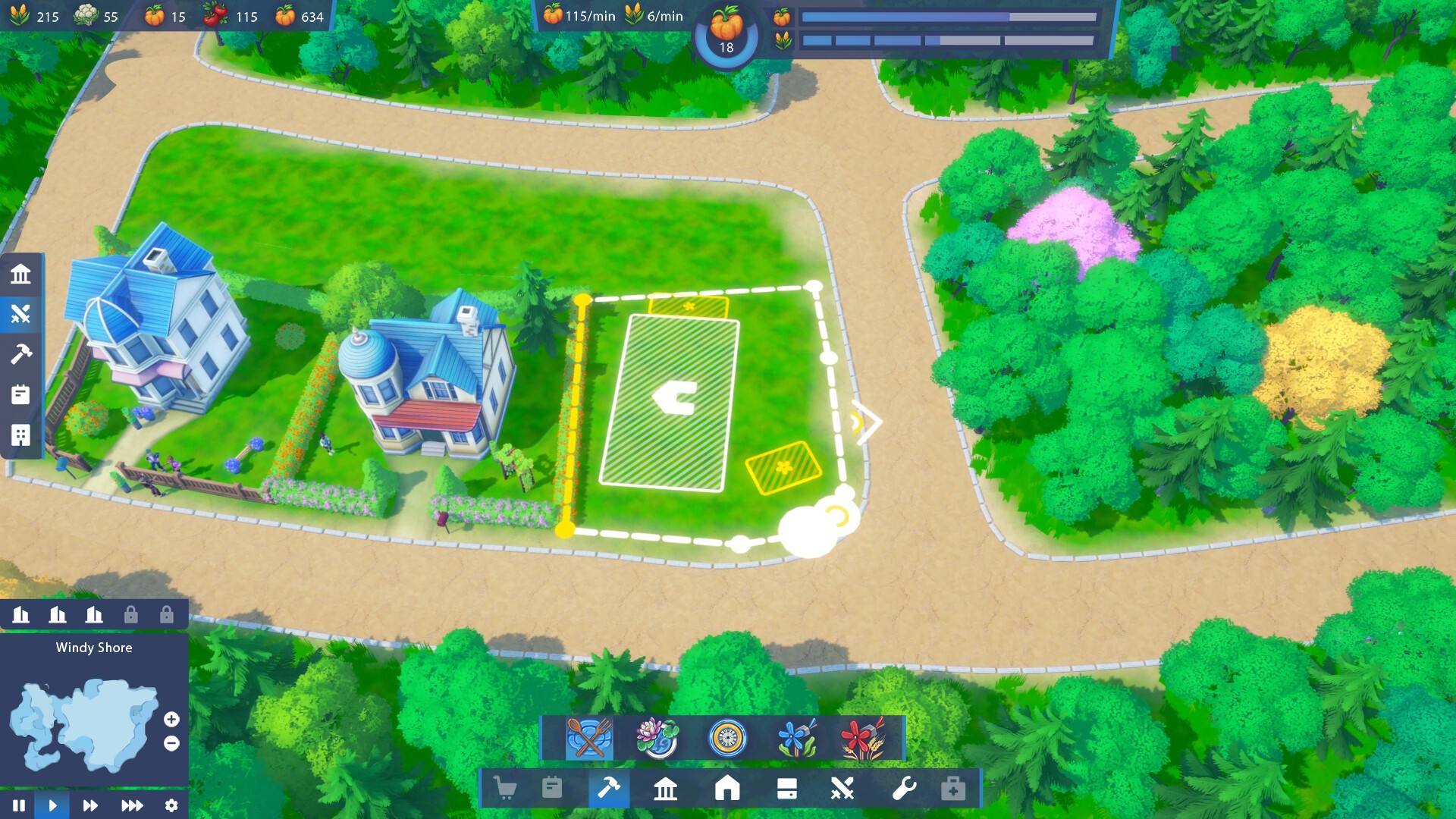Select the spoon and fork building option

coord(589,738)
